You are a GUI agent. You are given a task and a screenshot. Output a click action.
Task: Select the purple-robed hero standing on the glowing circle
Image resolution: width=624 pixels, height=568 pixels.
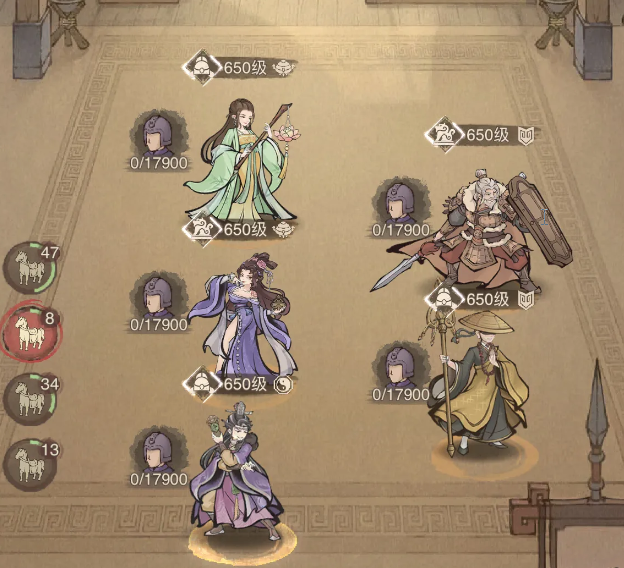pyautogui.click(x=238, y=470)
